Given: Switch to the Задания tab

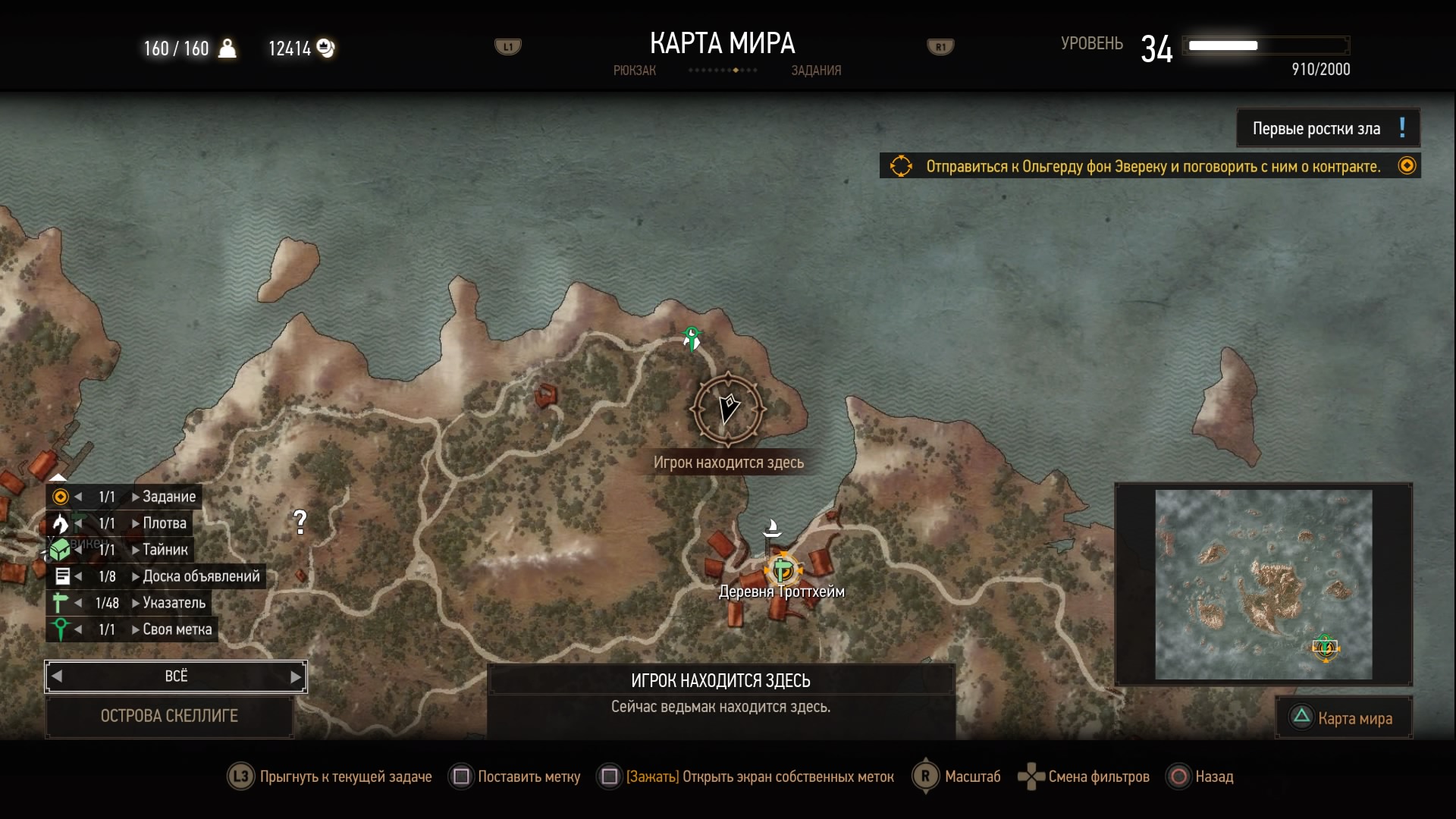Looking at the screenshot, I should (x=816, y=71).
